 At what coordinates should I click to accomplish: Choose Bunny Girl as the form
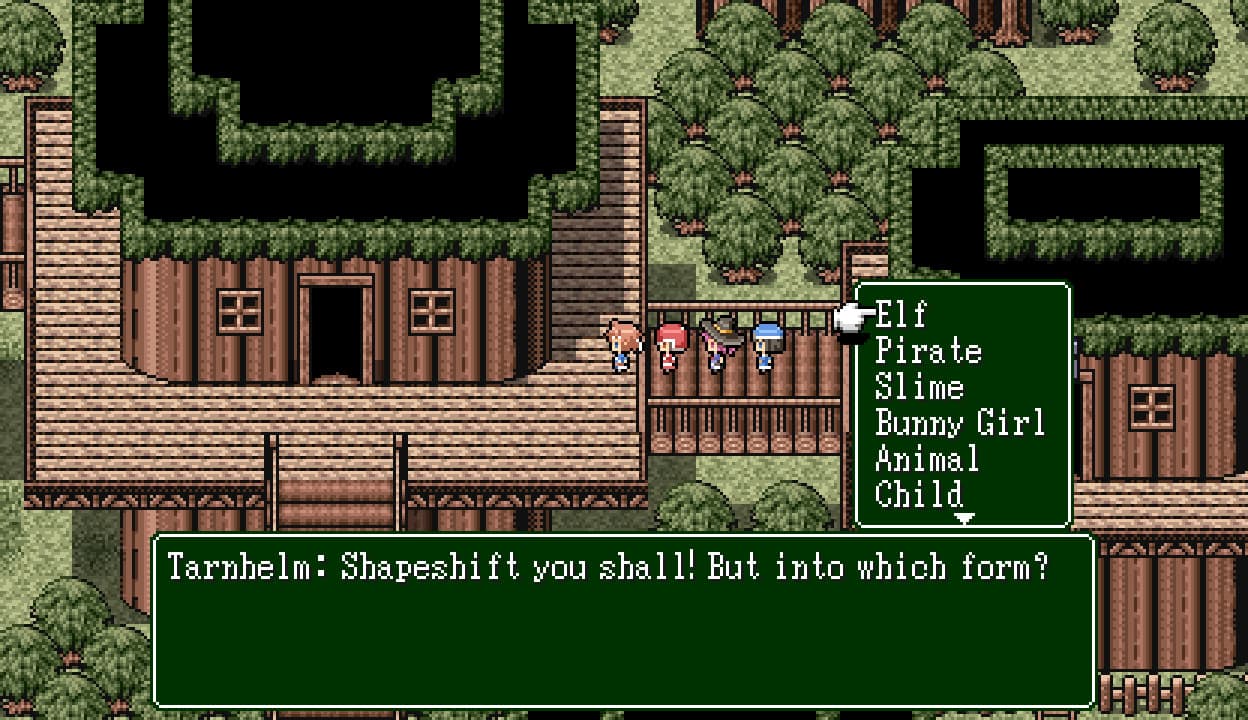(x=959, y=423)
